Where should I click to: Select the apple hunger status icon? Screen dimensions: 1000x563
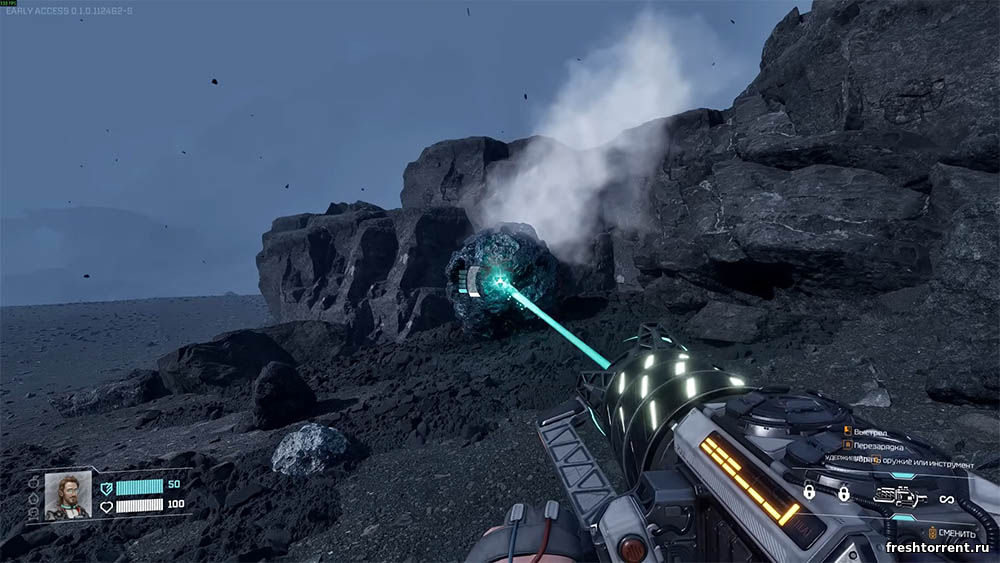[x=34, y=481]
